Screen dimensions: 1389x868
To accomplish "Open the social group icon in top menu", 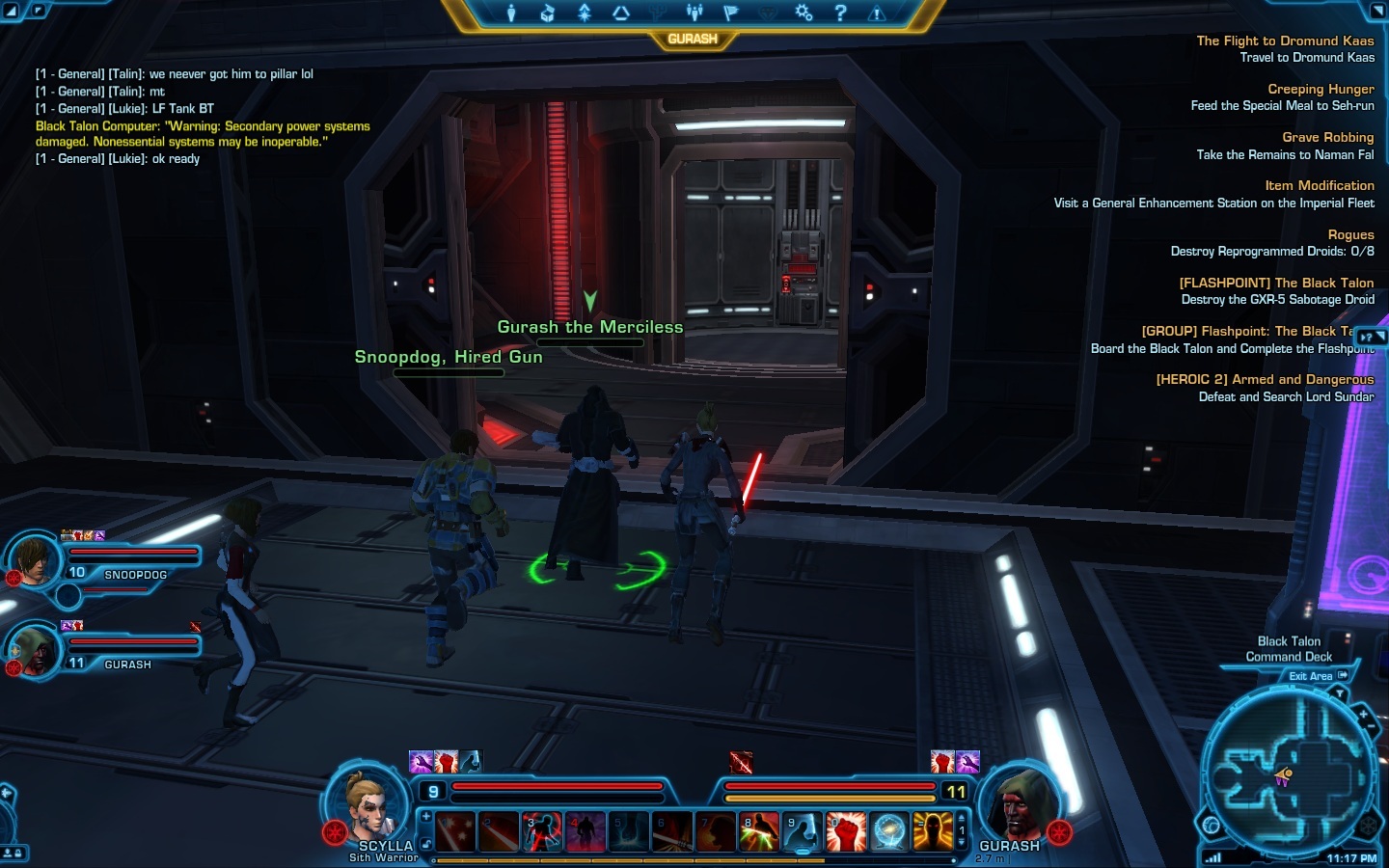I will pyautogui.click(x=694, y=13).
